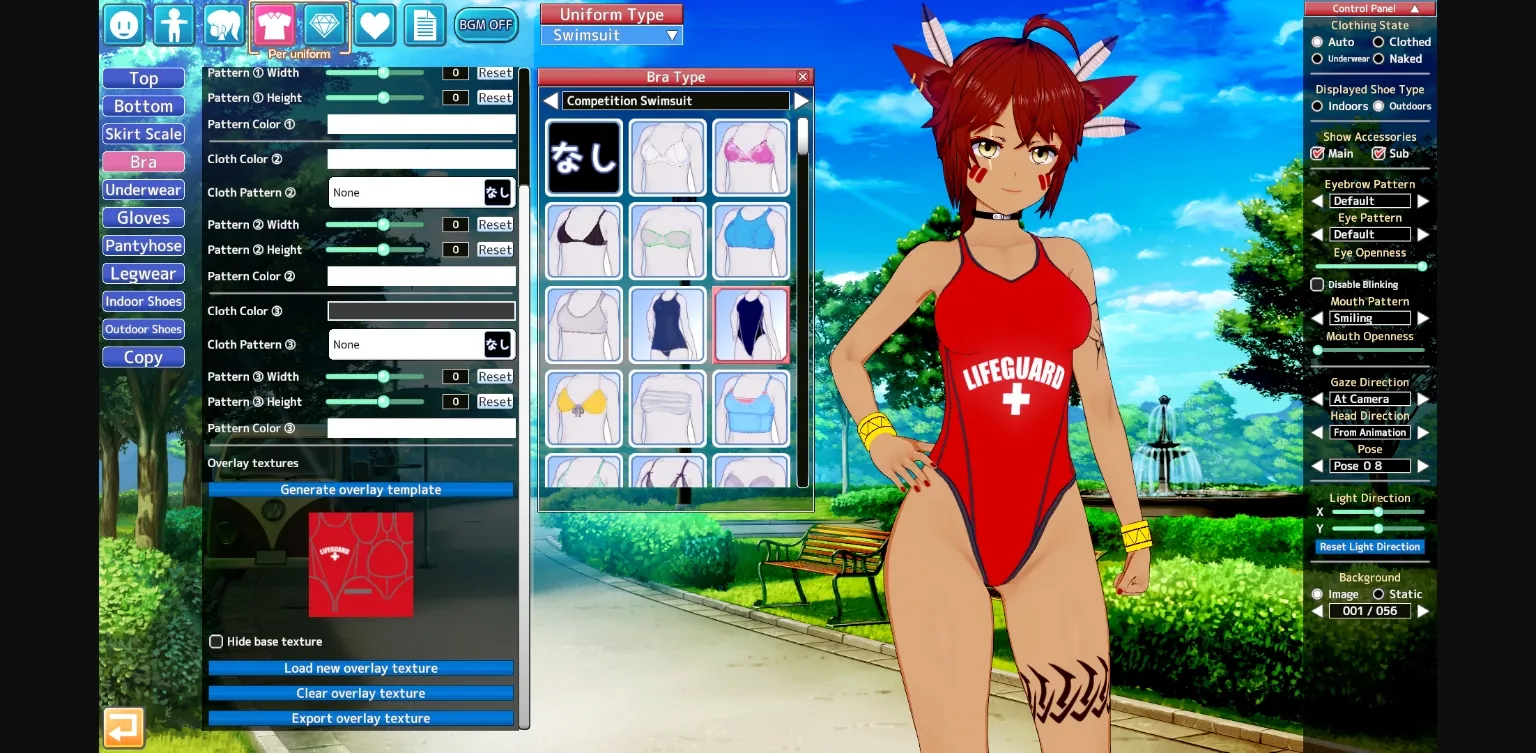Viewport: 1536px width, 753px height.
Task: Select the body editing icon
Action: click(x=174, y=24)
